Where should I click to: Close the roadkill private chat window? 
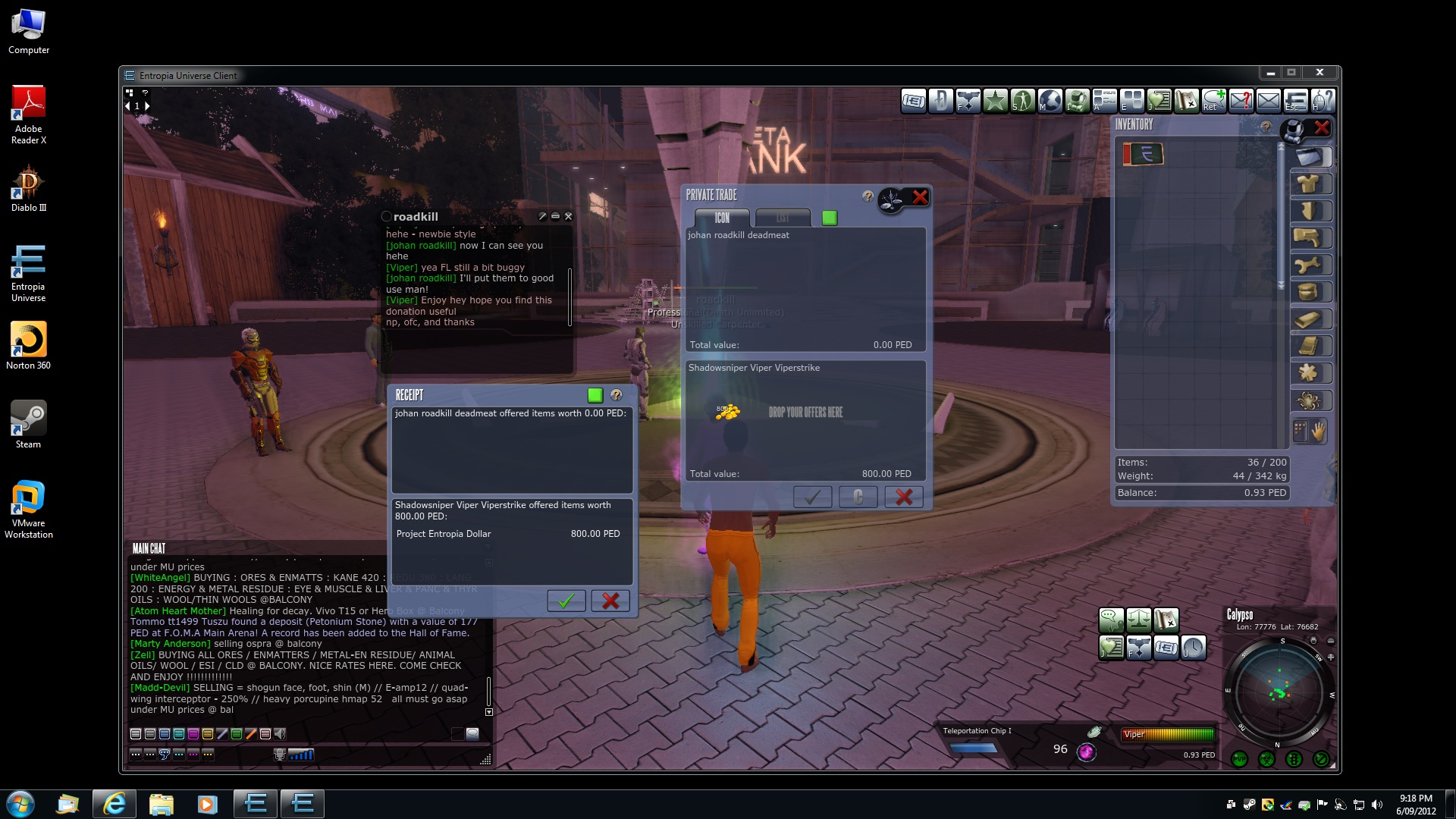(569, 216)
